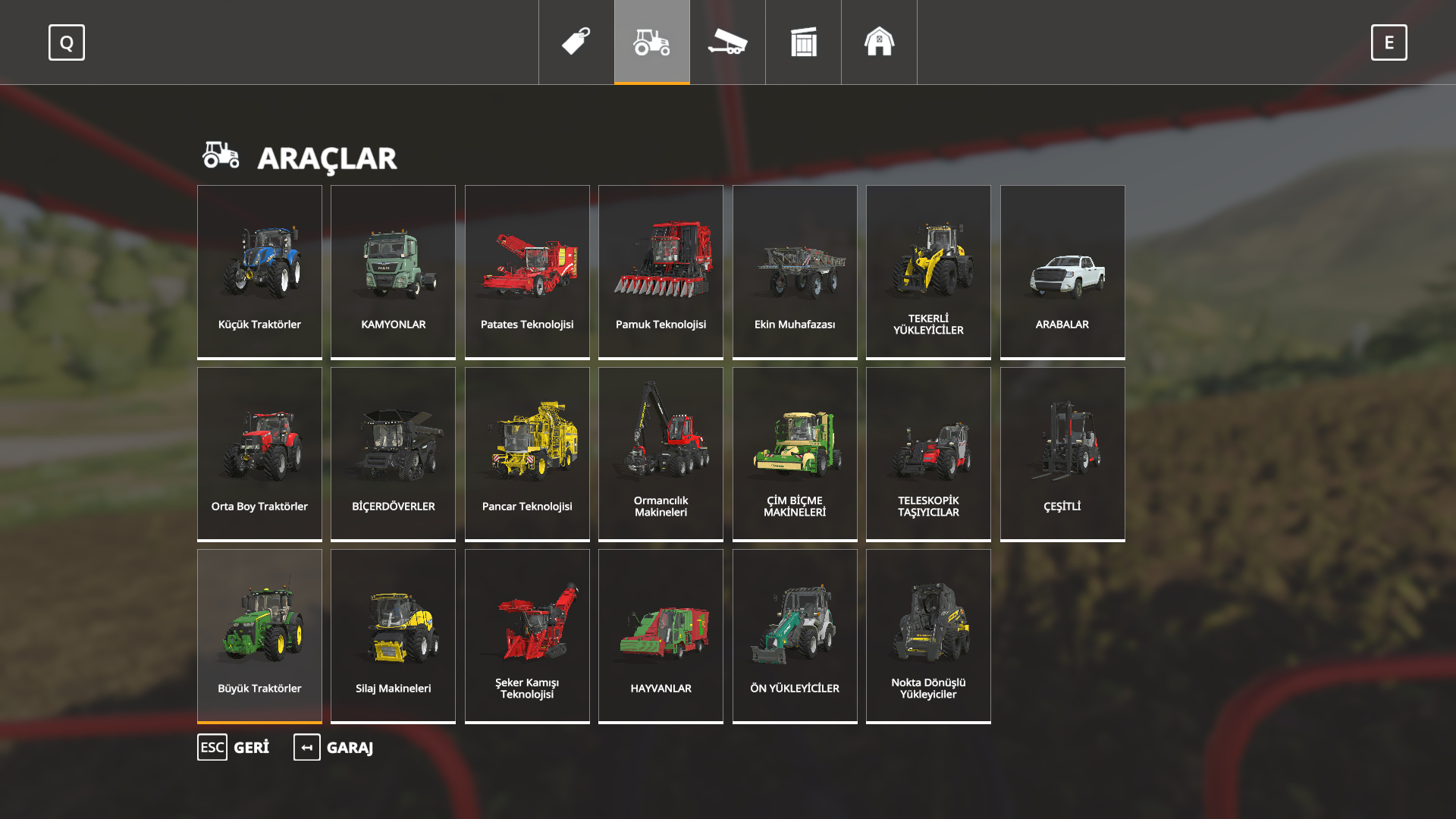Open Orta Boy Traktörler category
The width and height of the screenshot is (1456, 819).
(259, 453)
